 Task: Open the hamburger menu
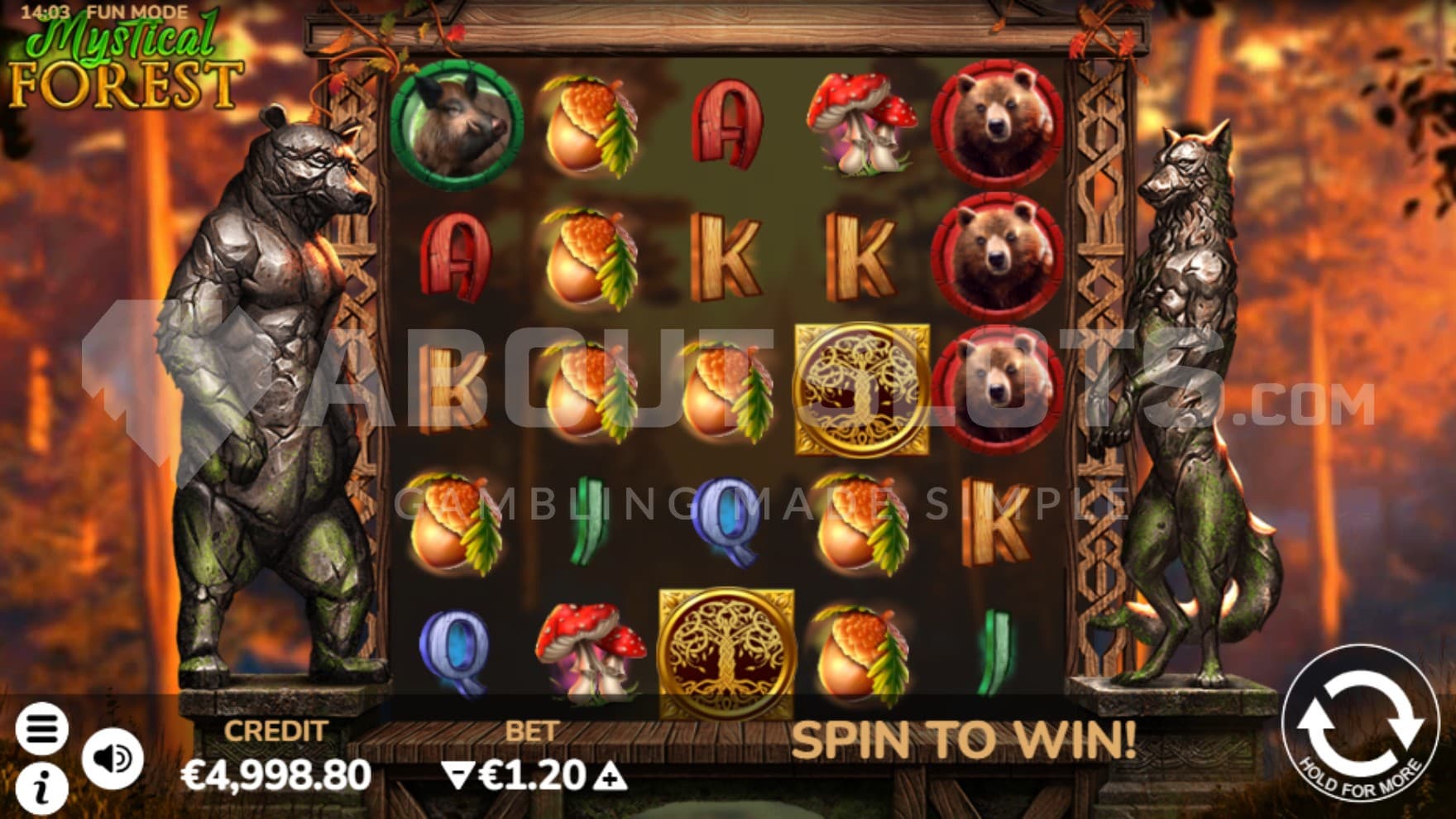click(41, 728)
